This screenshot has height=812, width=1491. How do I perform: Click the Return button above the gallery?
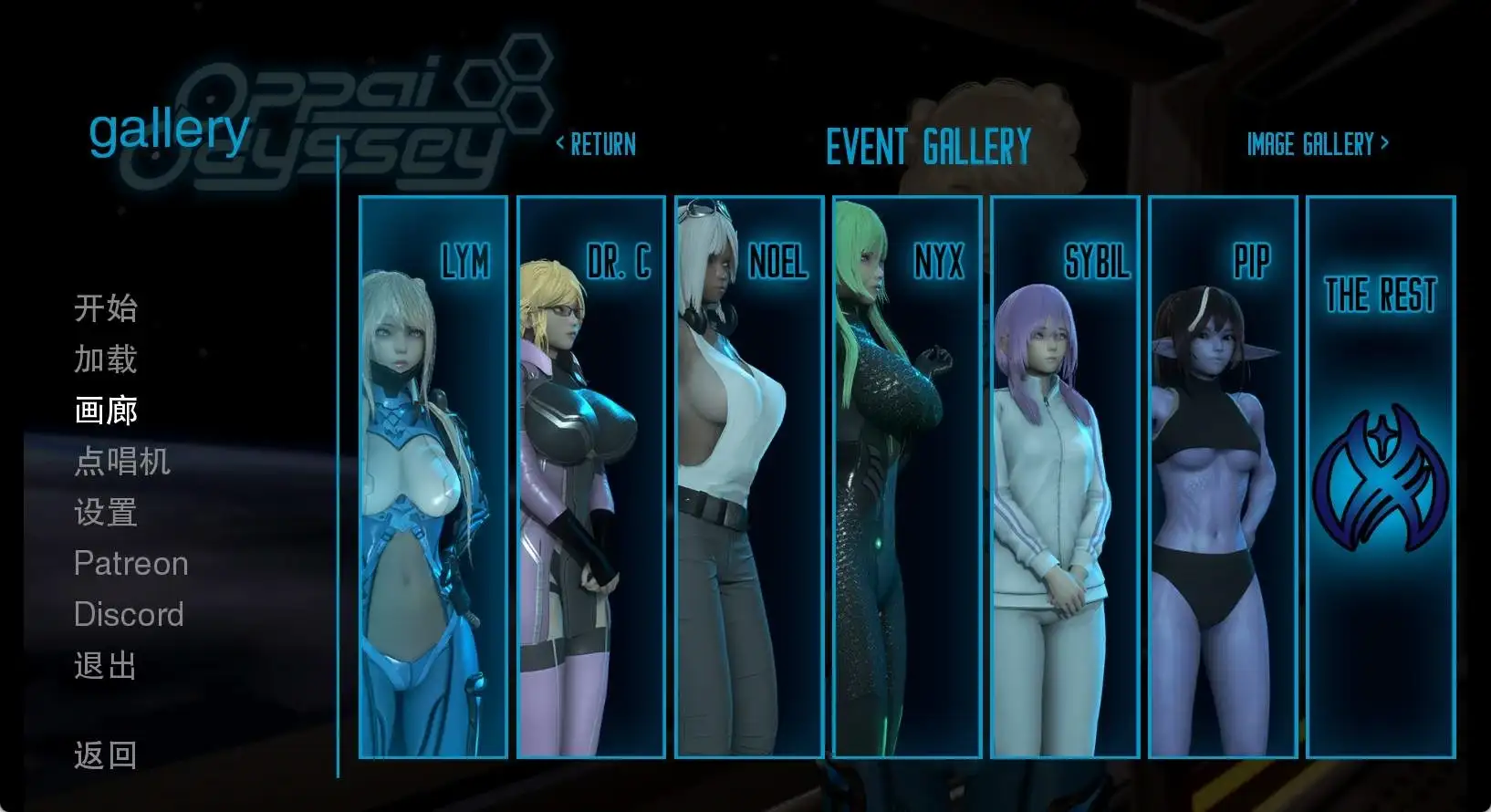click(596, 144)
